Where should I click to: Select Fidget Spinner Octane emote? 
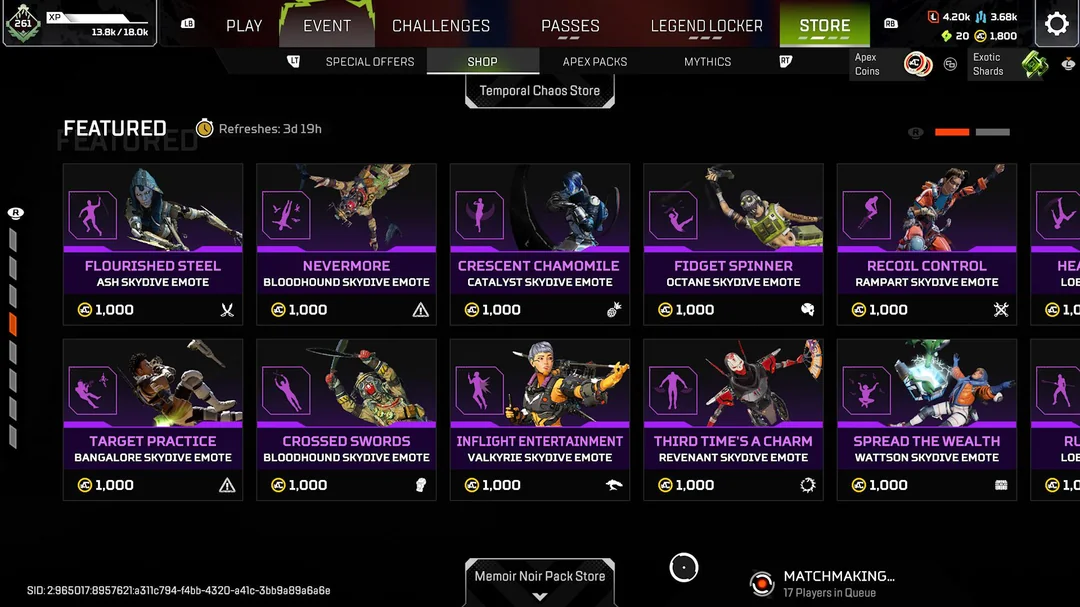tap(733, 244)
